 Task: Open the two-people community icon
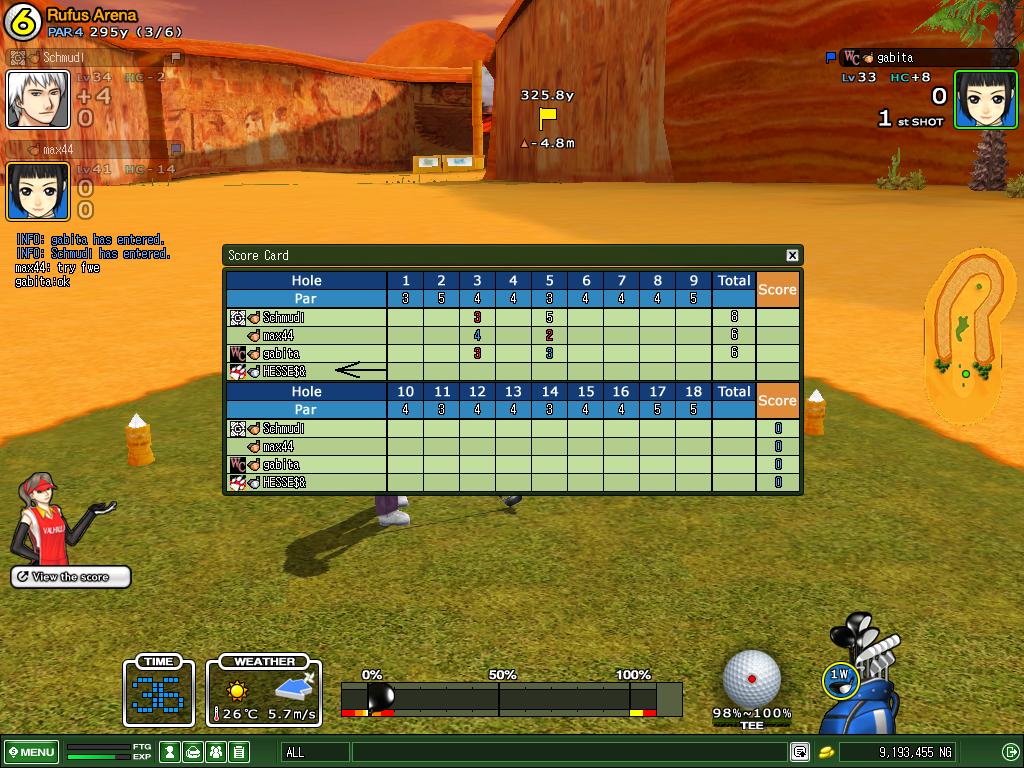[216, 752]
